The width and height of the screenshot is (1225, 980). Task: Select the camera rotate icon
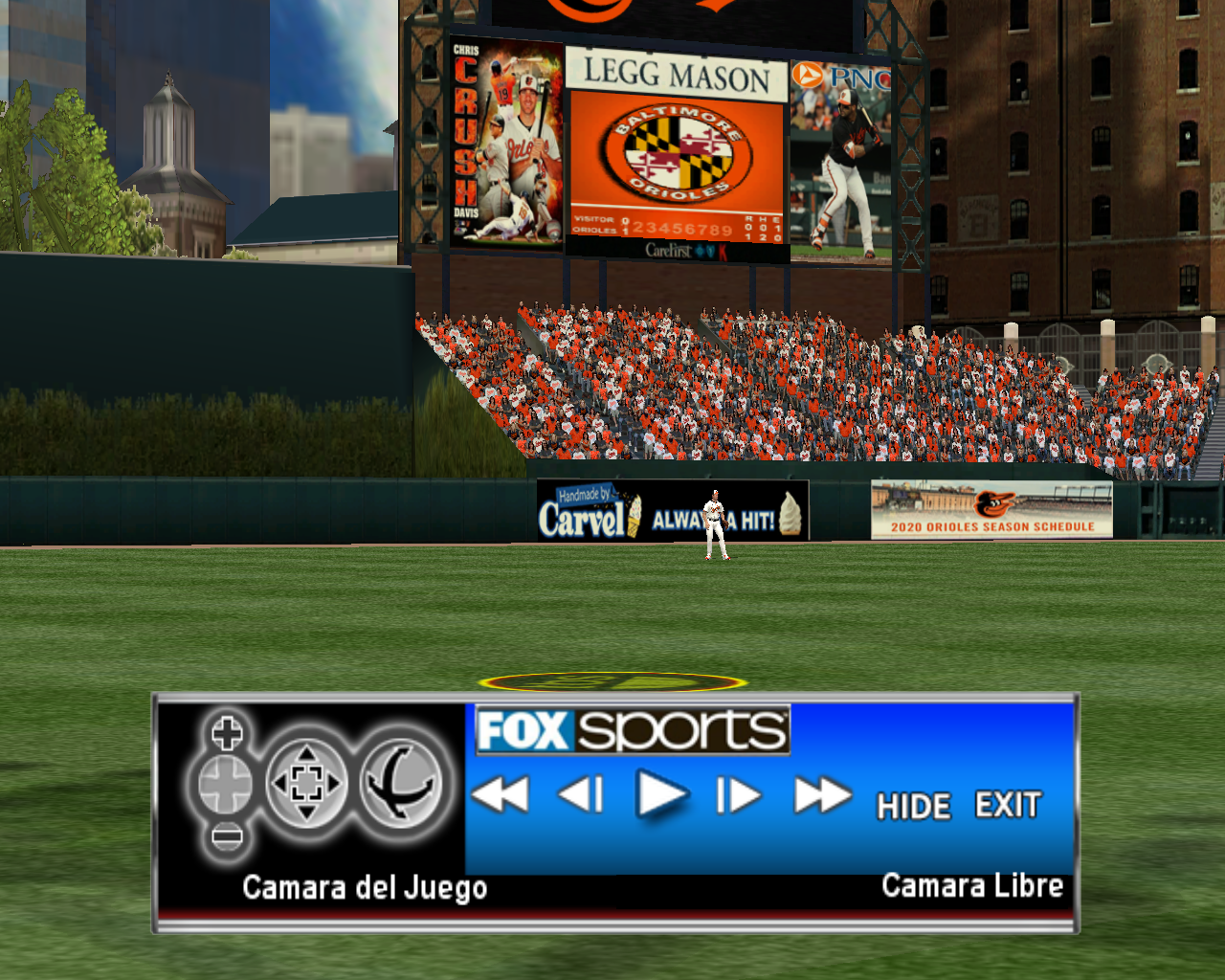tap(401, 784)
